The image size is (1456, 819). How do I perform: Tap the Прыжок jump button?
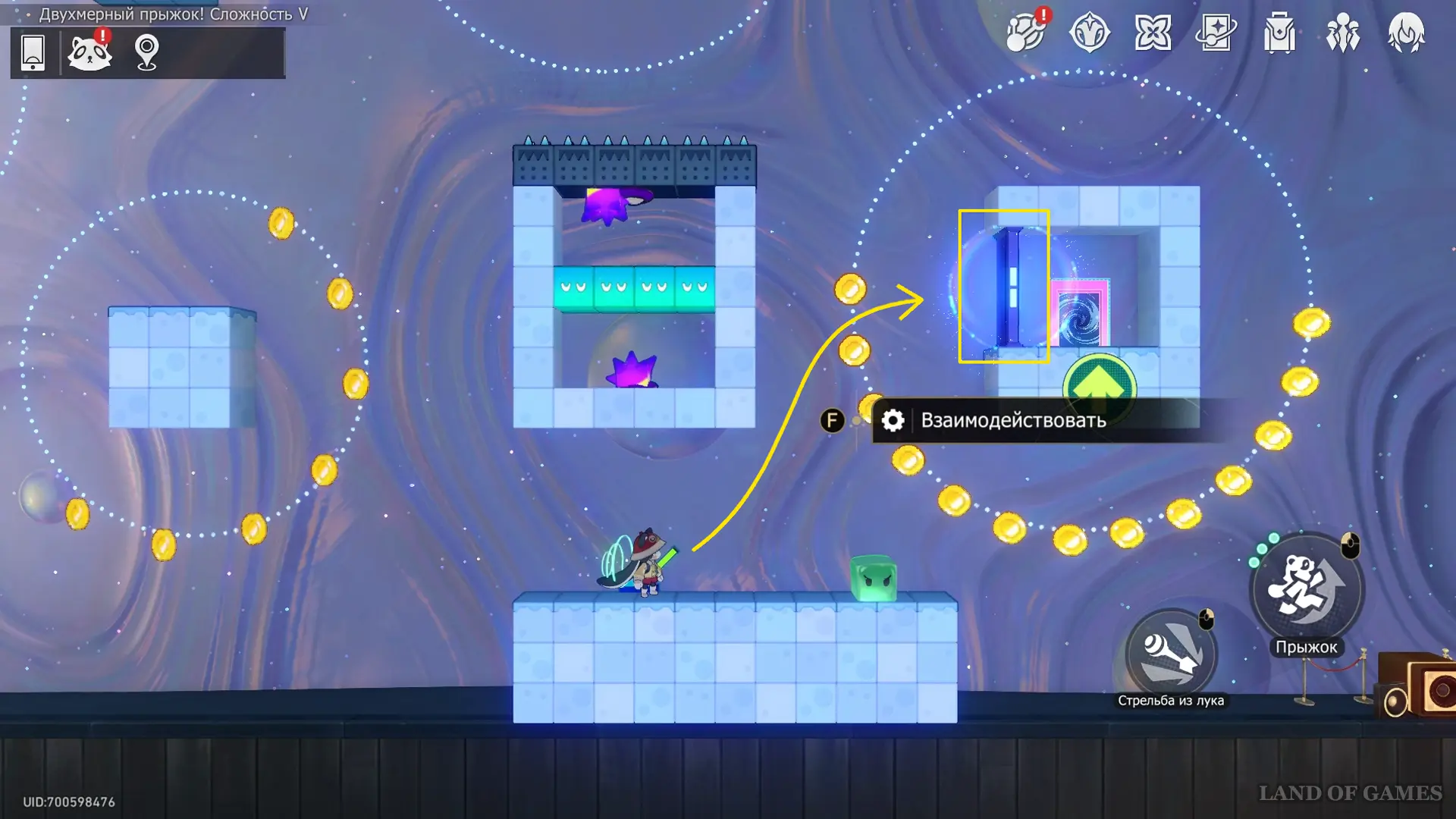click(x=1306, y=588)
